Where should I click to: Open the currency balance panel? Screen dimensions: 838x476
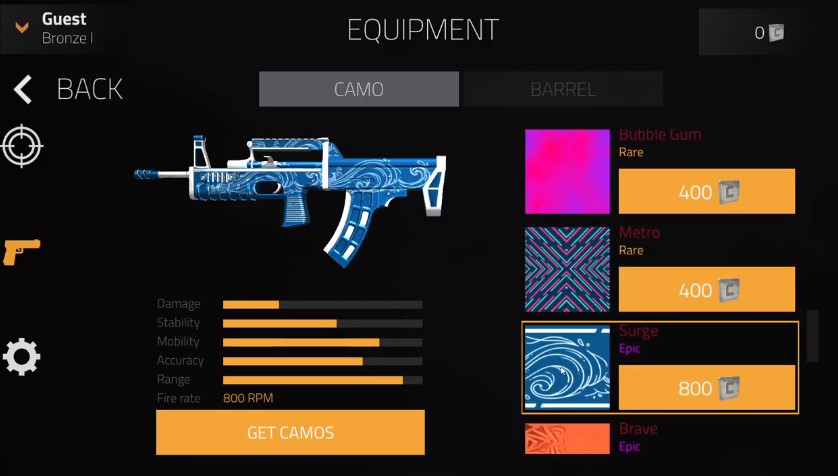click(768, 32)
